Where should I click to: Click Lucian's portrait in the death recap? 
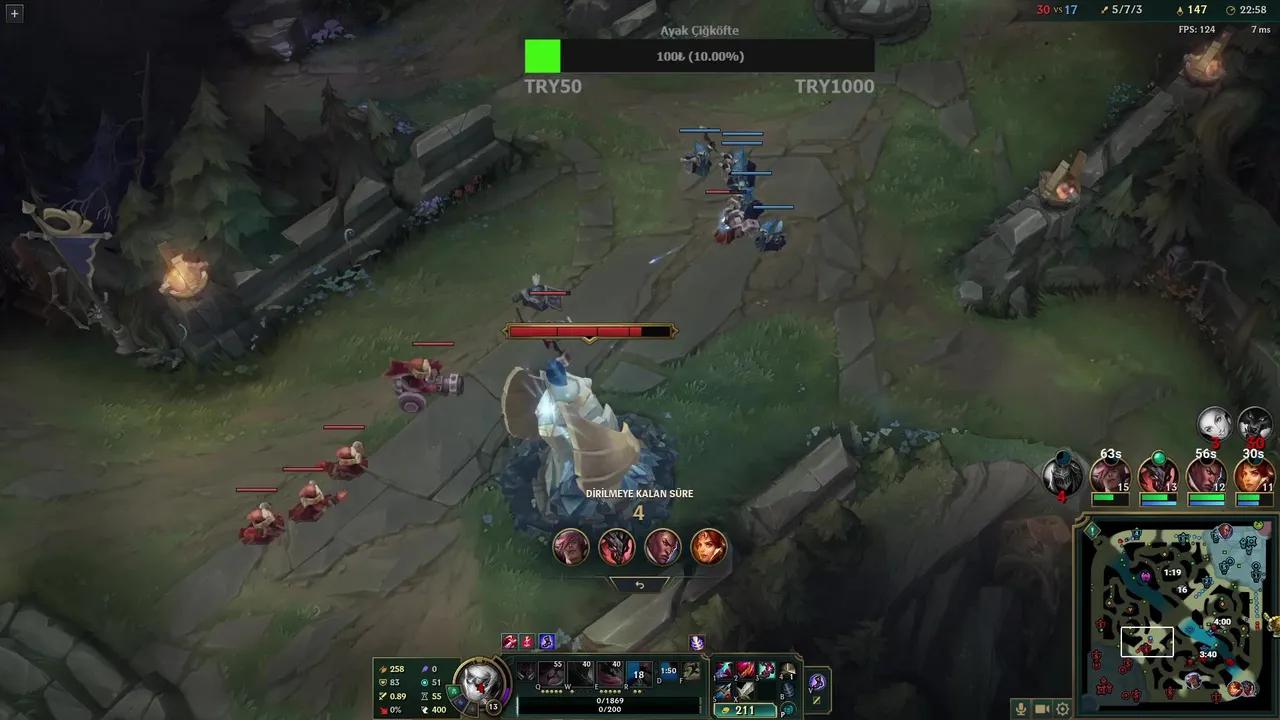tap(662, 547)
